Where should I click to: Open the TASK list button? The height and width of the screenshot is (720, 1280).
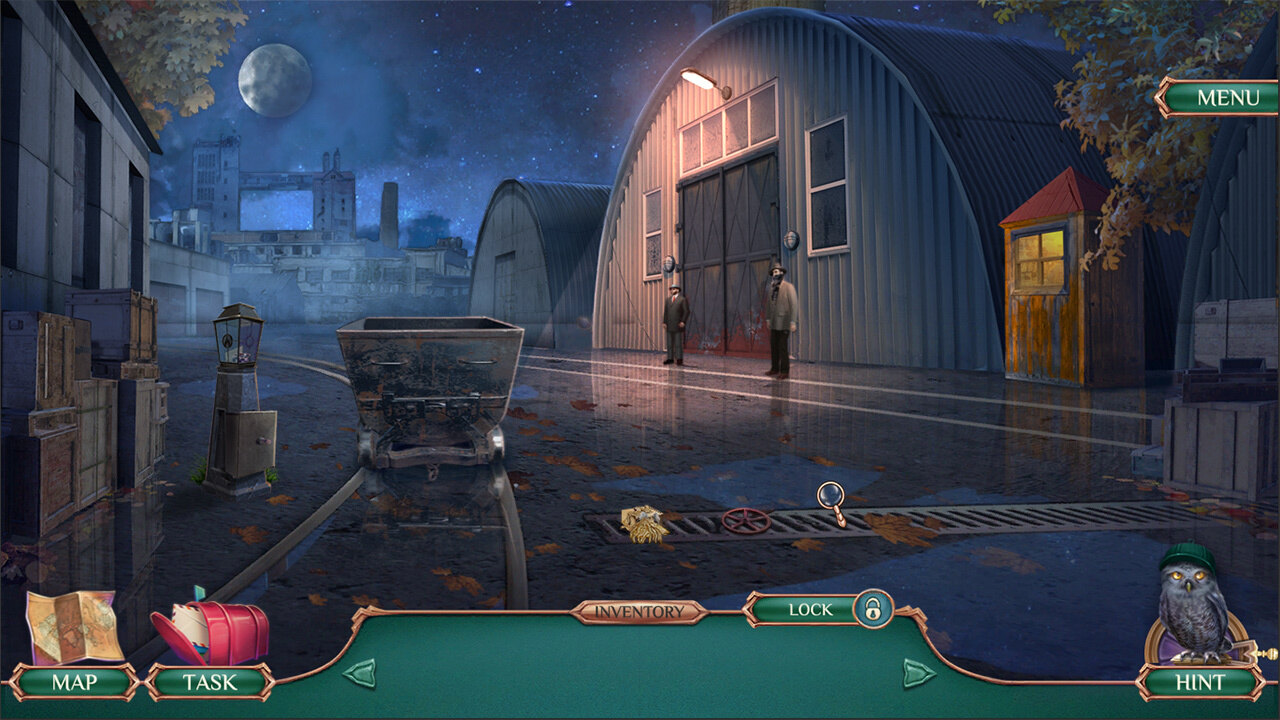(x=210, y=682)
